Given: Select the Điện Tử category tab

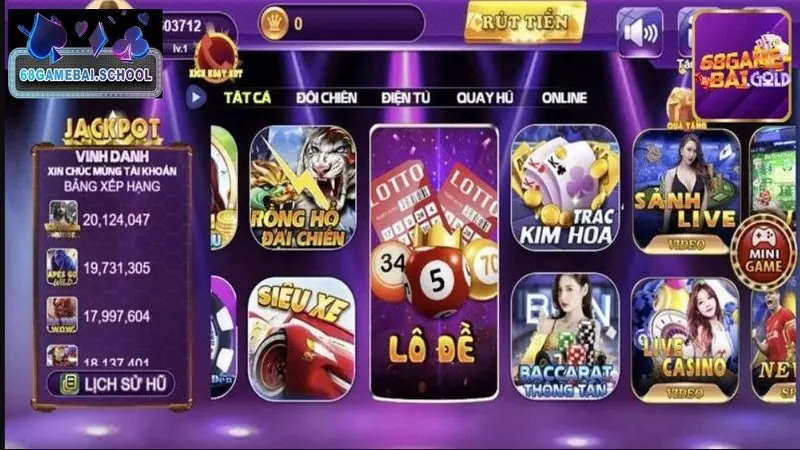Looking at the screenshot, I should point(406,98).
